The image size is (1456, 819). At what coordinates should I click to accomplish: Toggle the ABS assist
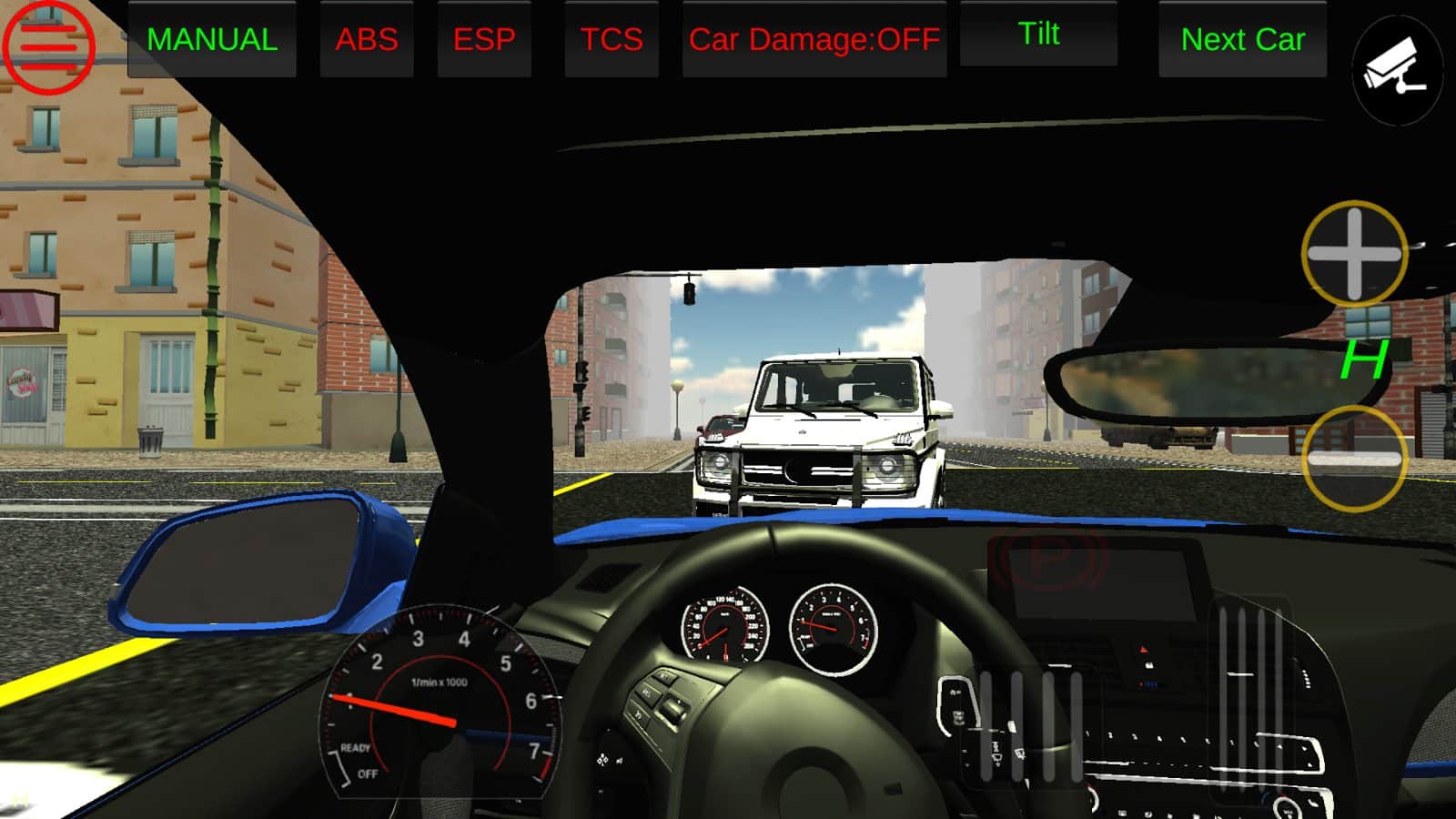367,40
